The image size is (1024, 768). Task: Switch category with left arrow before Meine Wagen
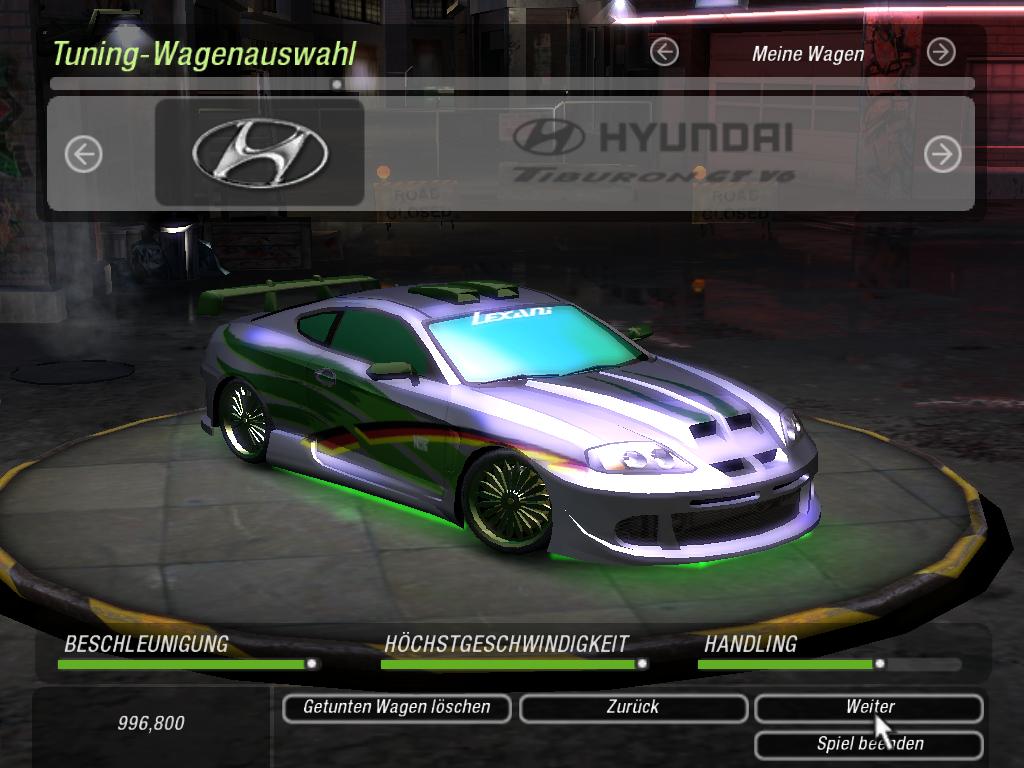pyautogui.click(x=664, y=52)
